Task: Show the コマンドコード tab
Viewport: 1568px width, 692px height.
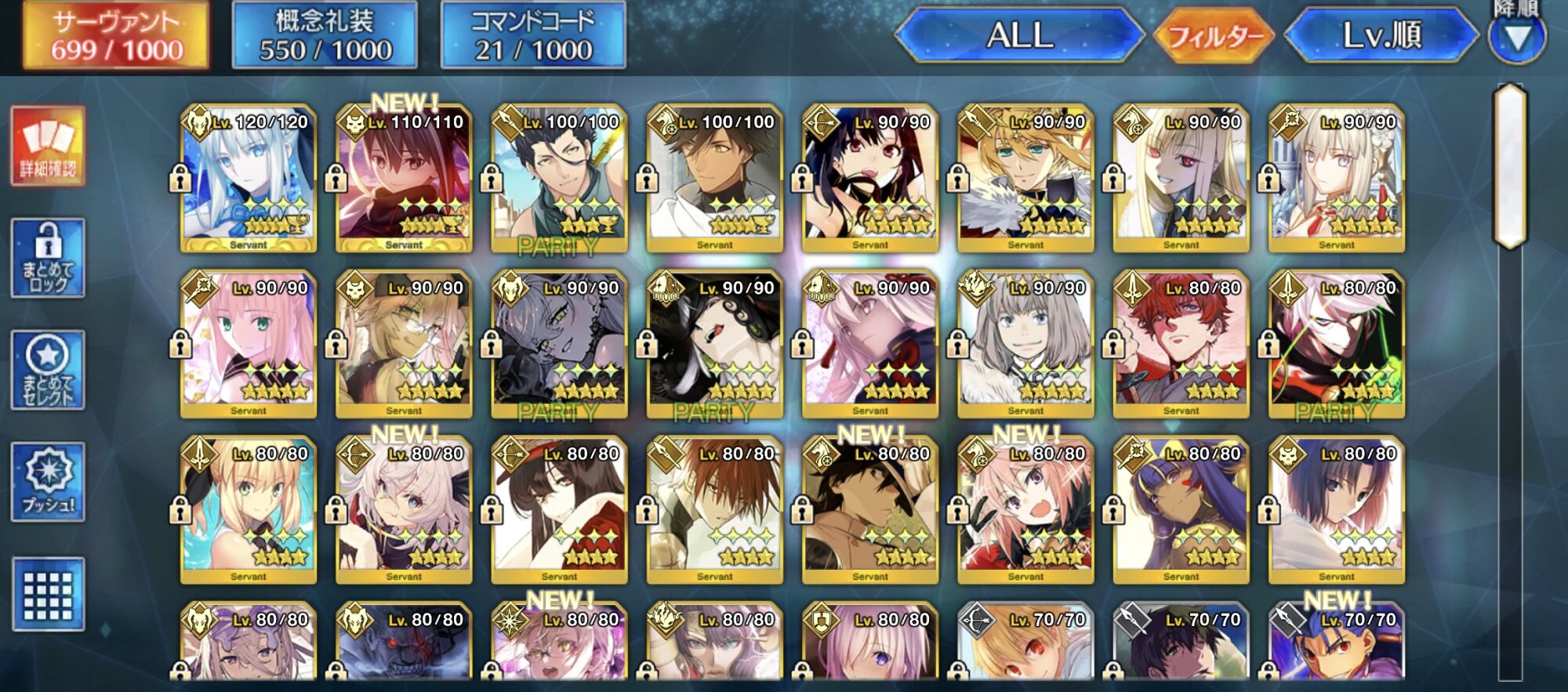Action: [x=533, y=36]
